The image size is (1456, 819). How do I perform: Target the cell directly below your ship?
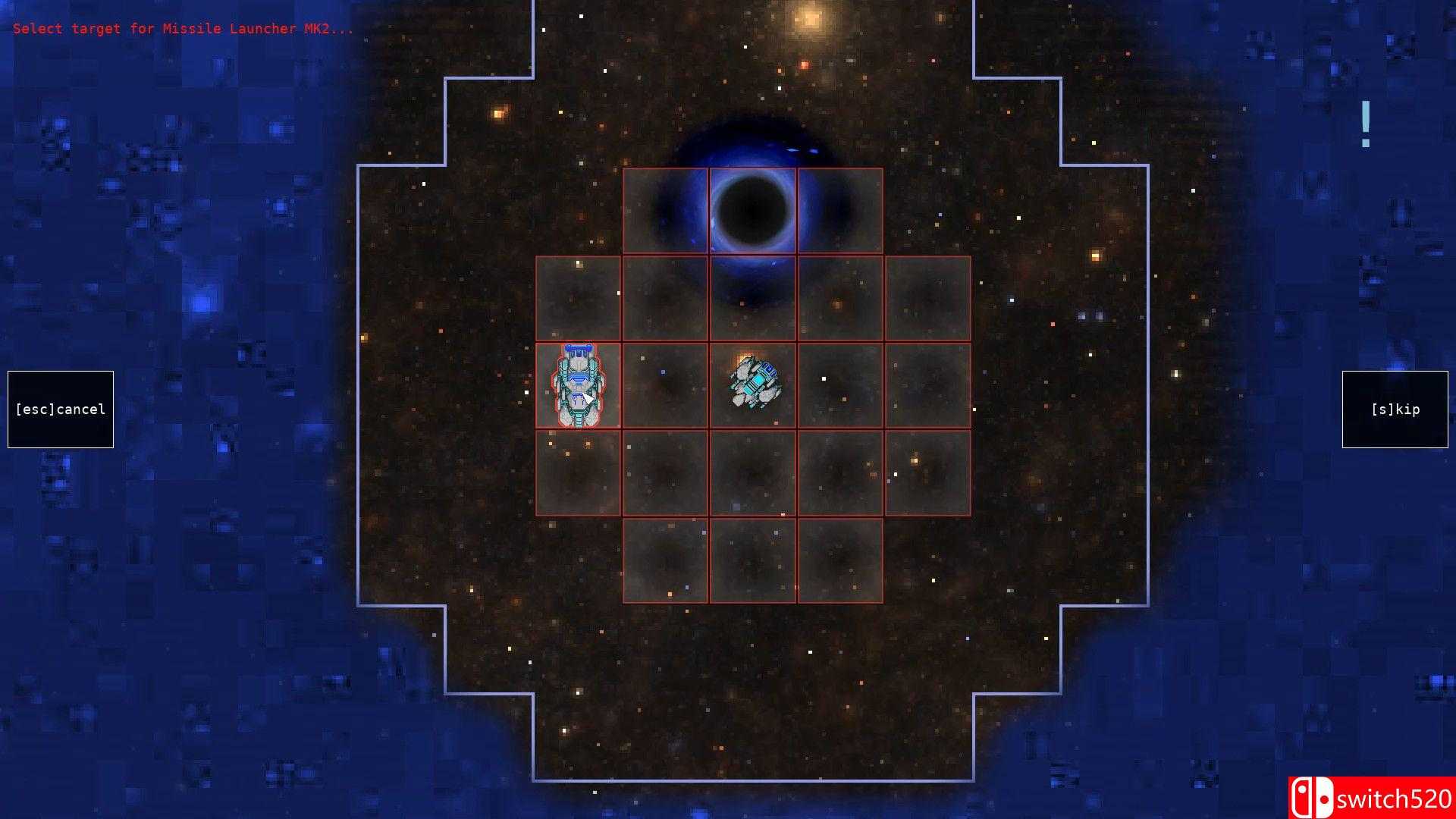579,470
